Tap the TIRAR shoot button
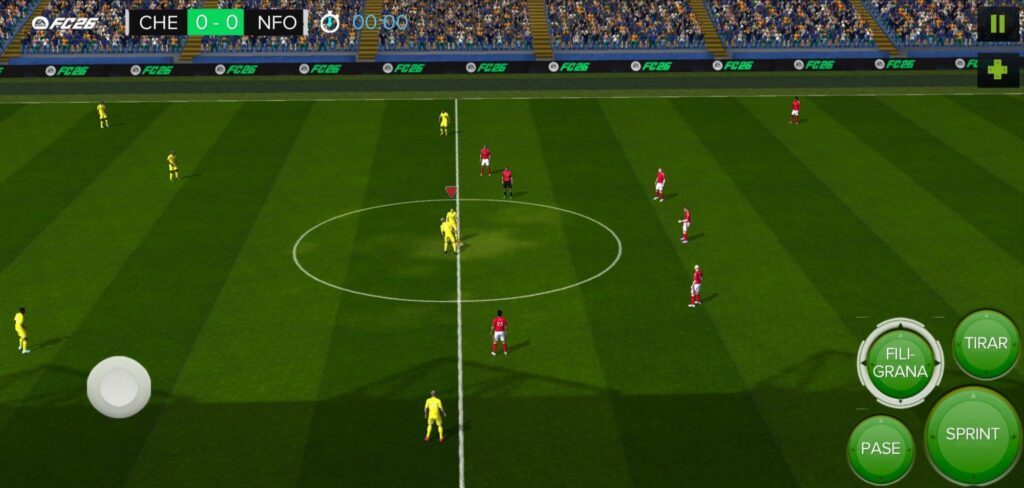This screenshot has width=1024, height=488. point(986,343)
